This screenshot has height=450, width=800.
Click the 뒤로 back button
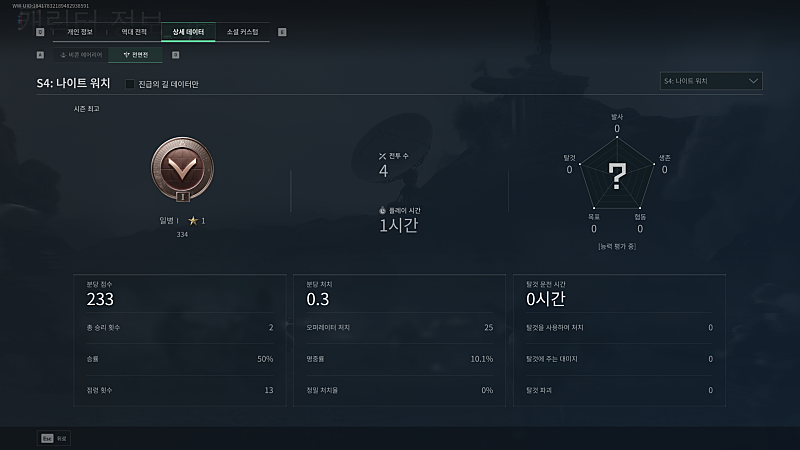(x=55, y=437)
